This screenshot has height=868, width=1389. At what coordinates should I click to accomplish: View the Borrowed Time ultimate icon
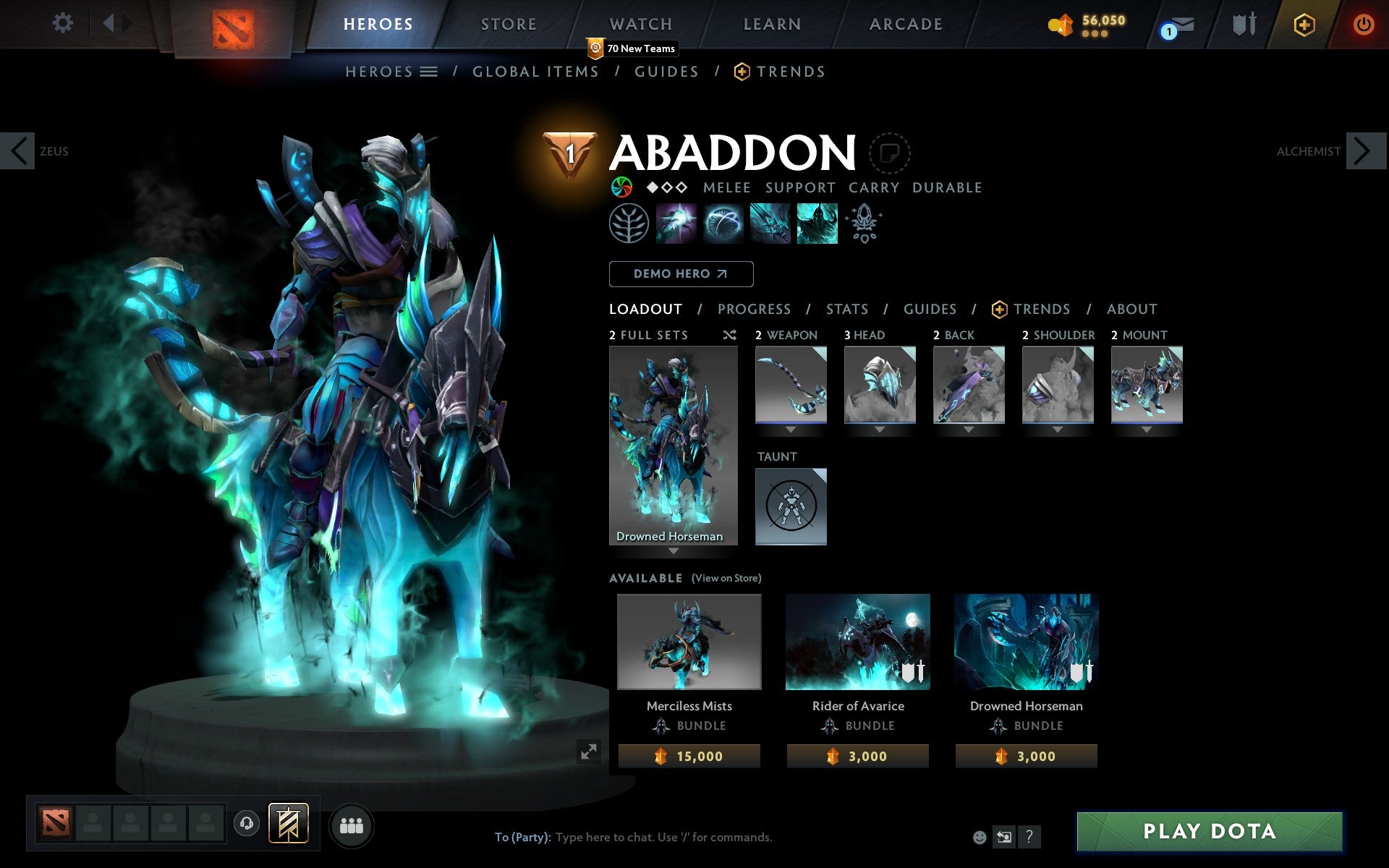[817, 224]
